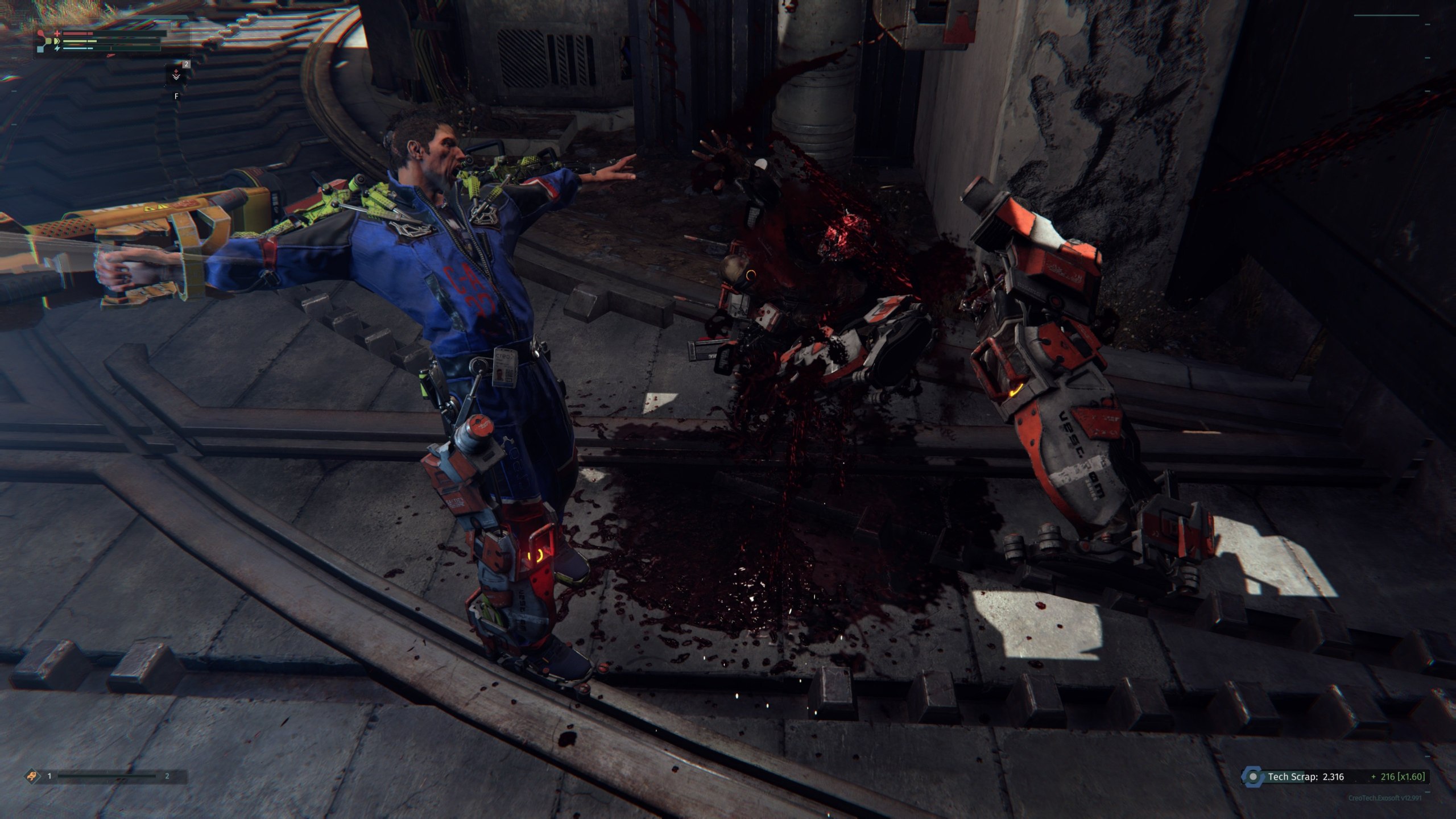Expand the top-left vitals HUD panel
The width and height of the screenshot is (1456, 819).
click(x=102, y=41)
